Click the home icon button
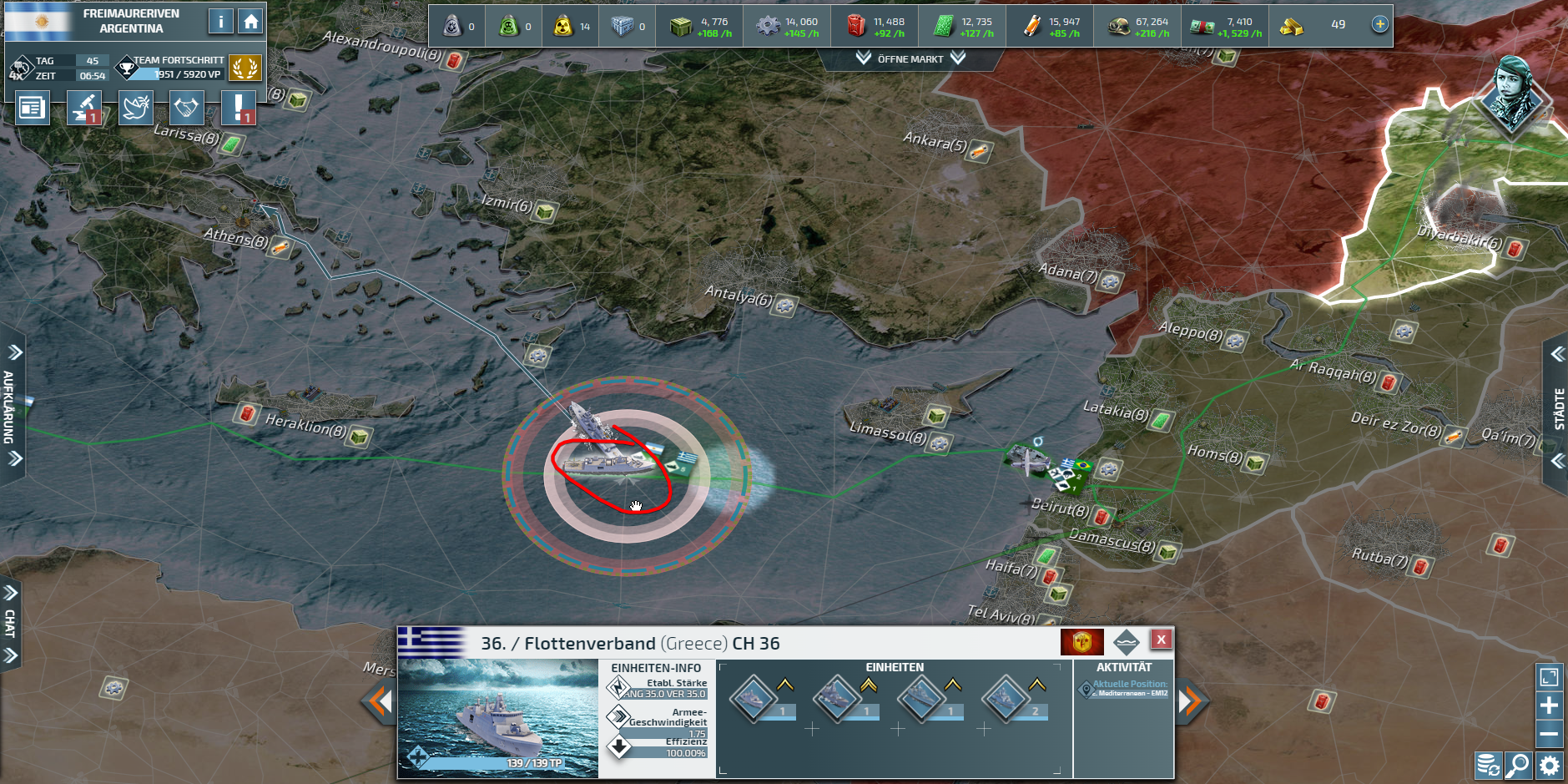1568x784 pixels. (x=250, y=22)
